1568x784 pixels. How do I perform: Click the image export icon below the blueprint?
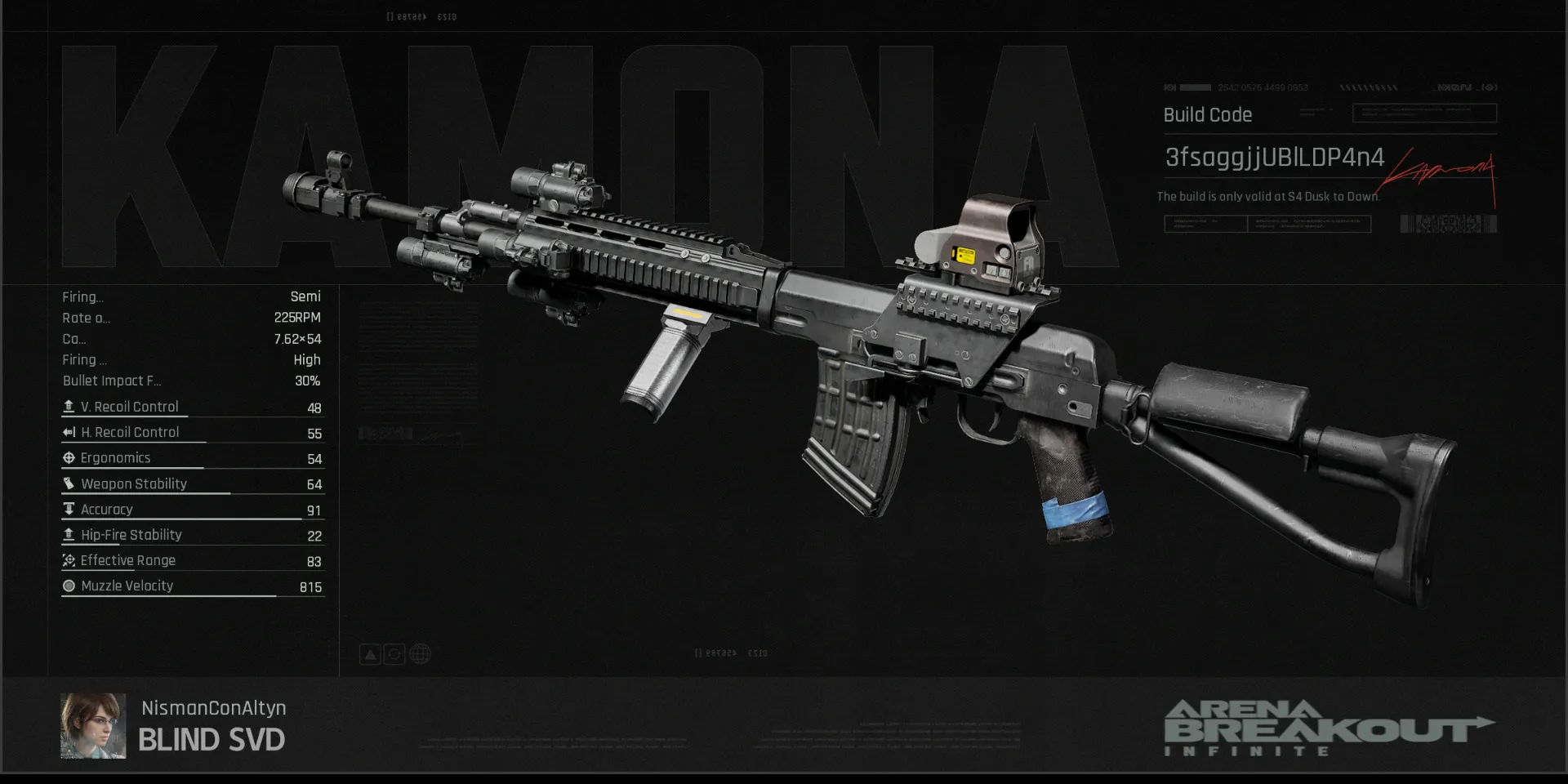tap(370, 653)
